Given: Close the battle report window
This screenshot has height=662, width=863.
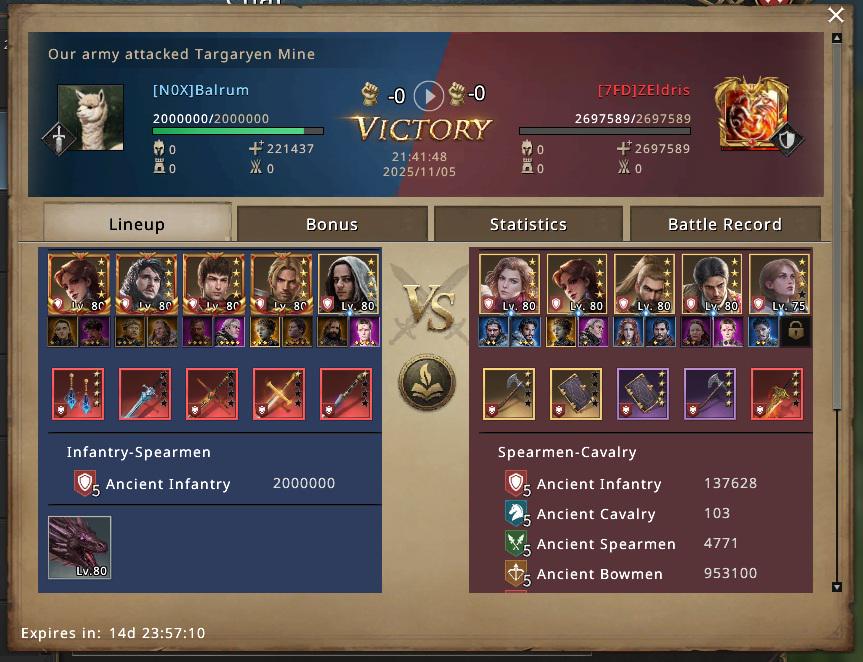Looking at the screenshot, I should tap(836, 15).
